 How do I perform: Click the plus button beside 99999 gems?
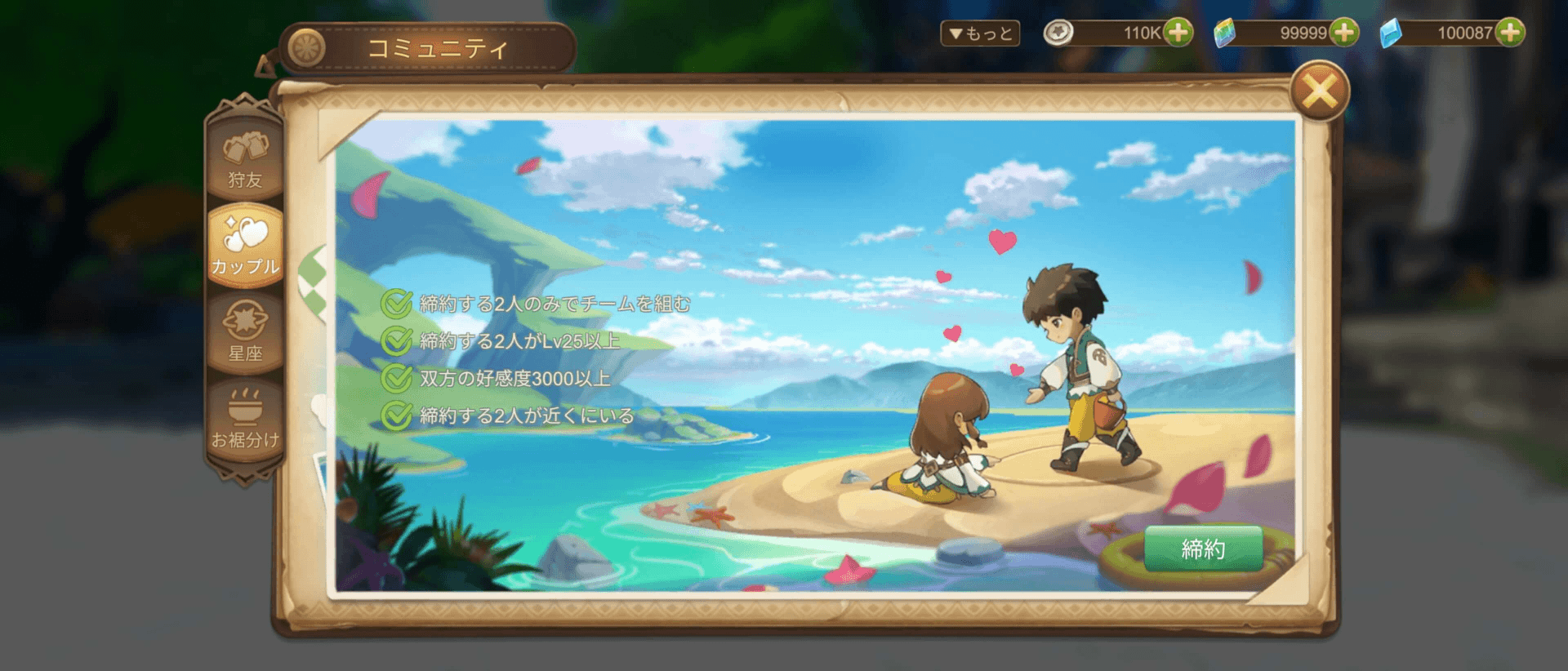click(1343, 33)
